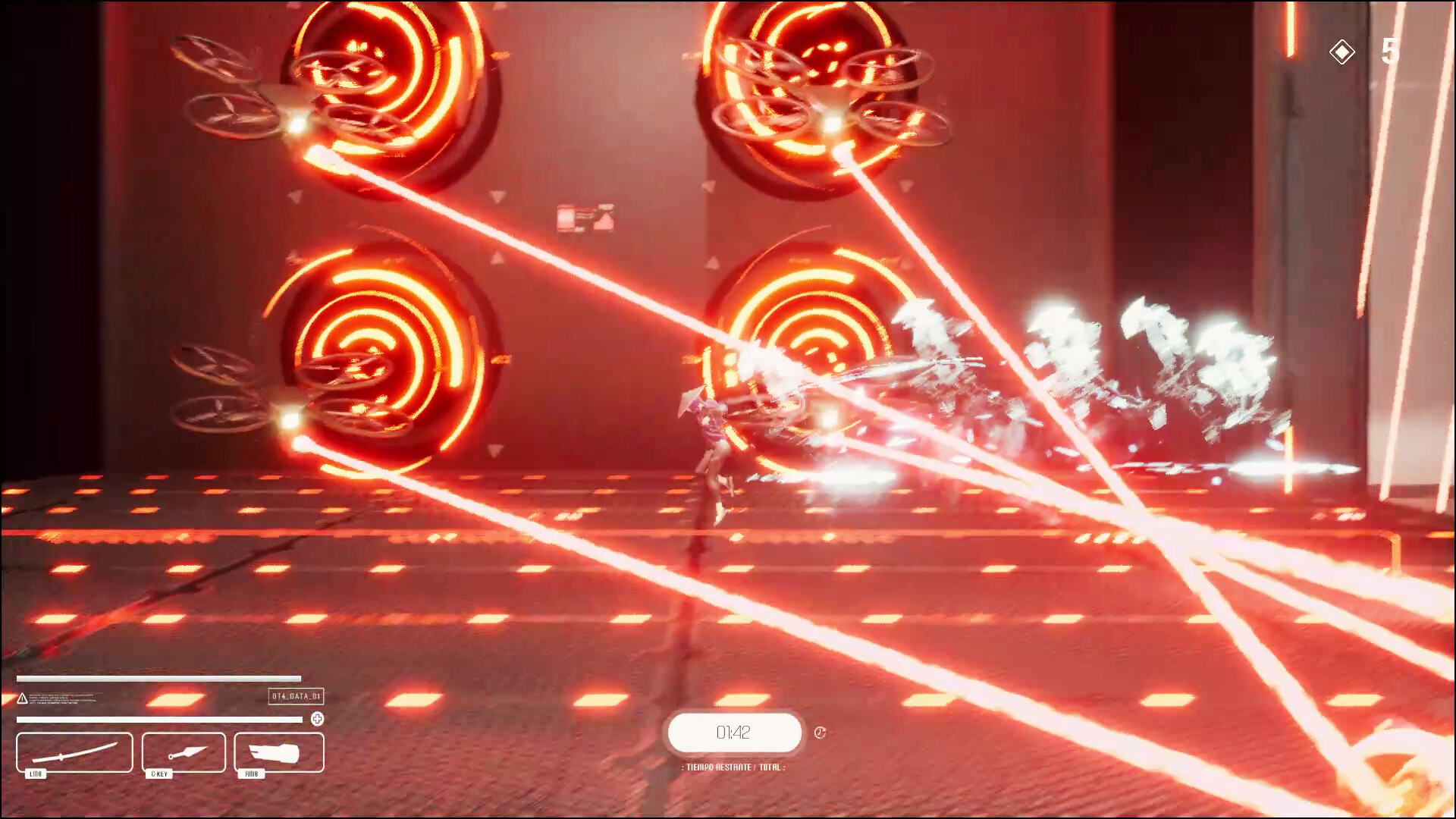This screenshot has height=819, width=1456.
Task: Open the timer 01:42 display panel
Action: pyautogui.click(x=732, y=733)
